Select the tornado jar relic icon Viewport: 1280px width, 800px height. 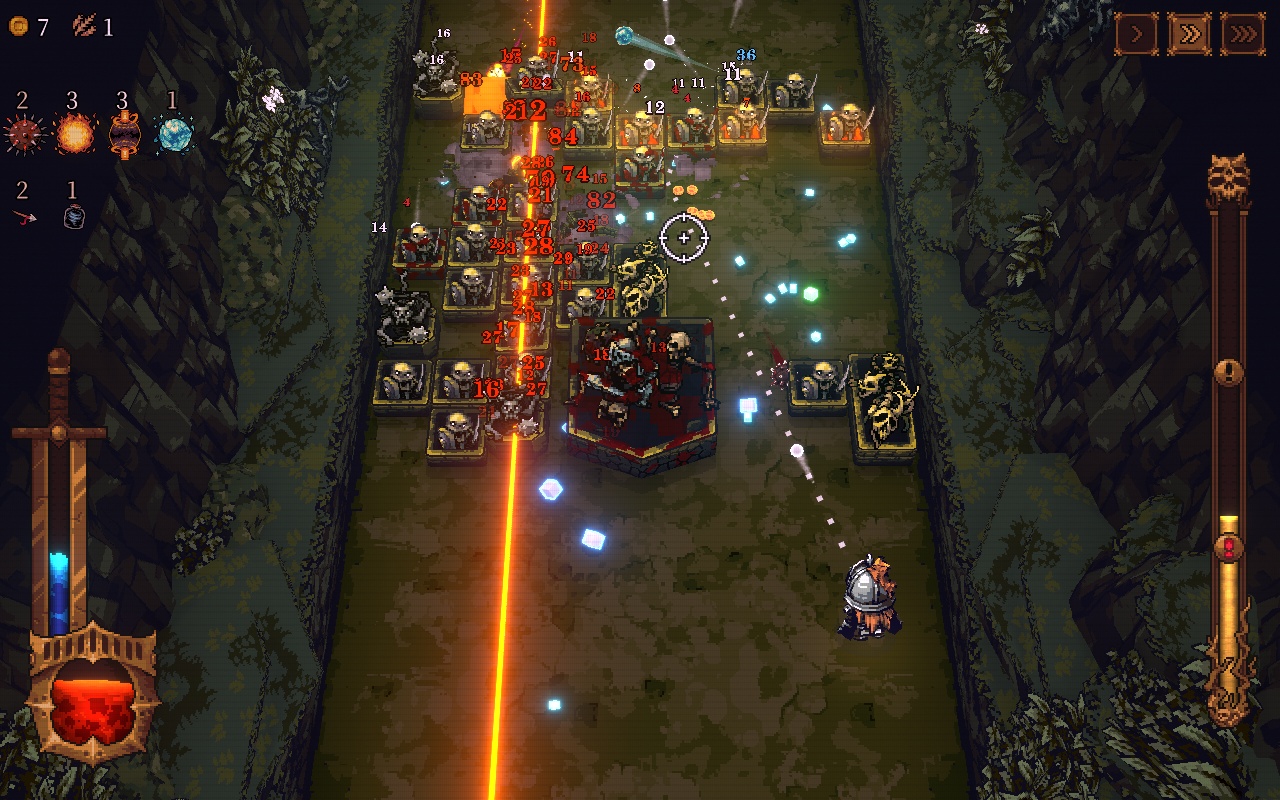[73, 217]
